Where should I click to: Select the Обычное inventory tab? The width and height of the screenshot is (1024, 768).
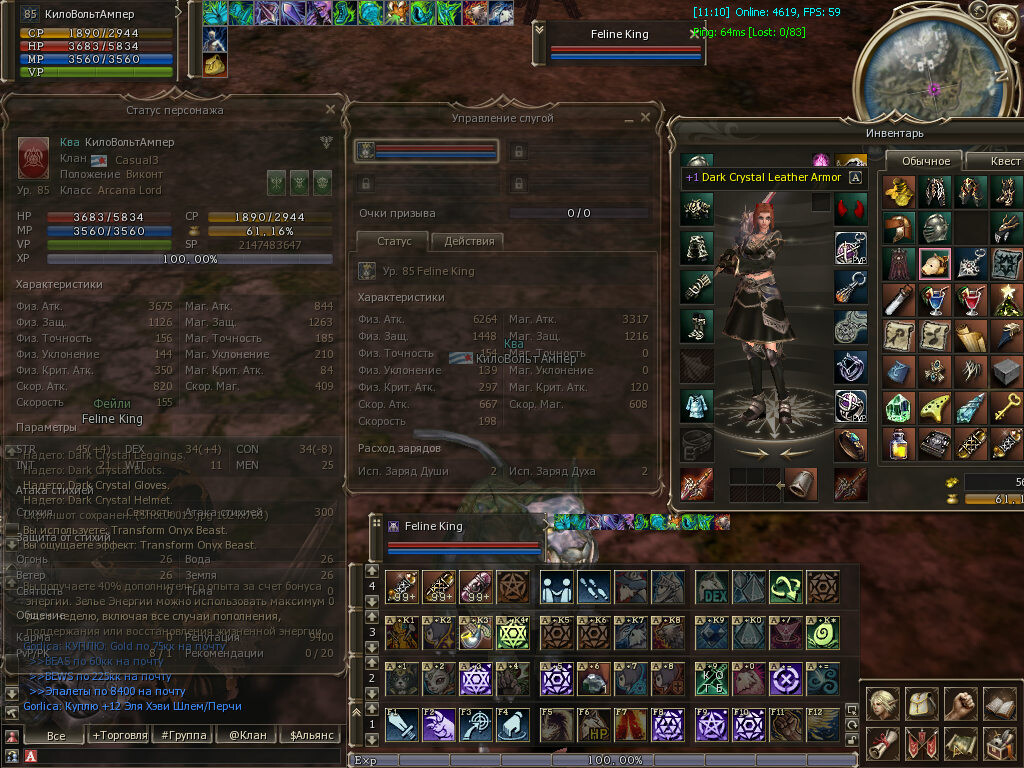[x=925, y=161]
